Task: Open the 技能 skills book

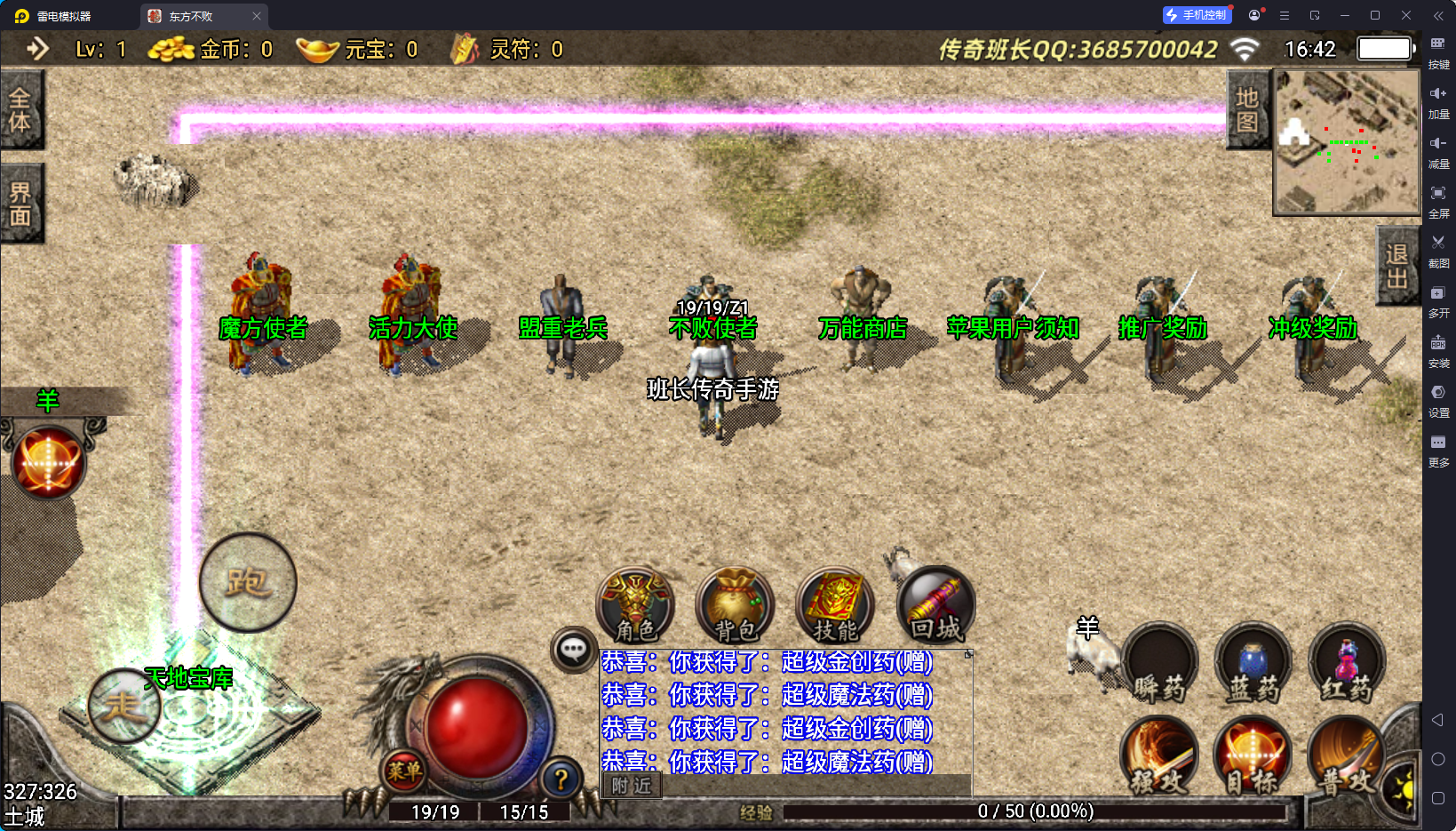Action: point(835,606)
